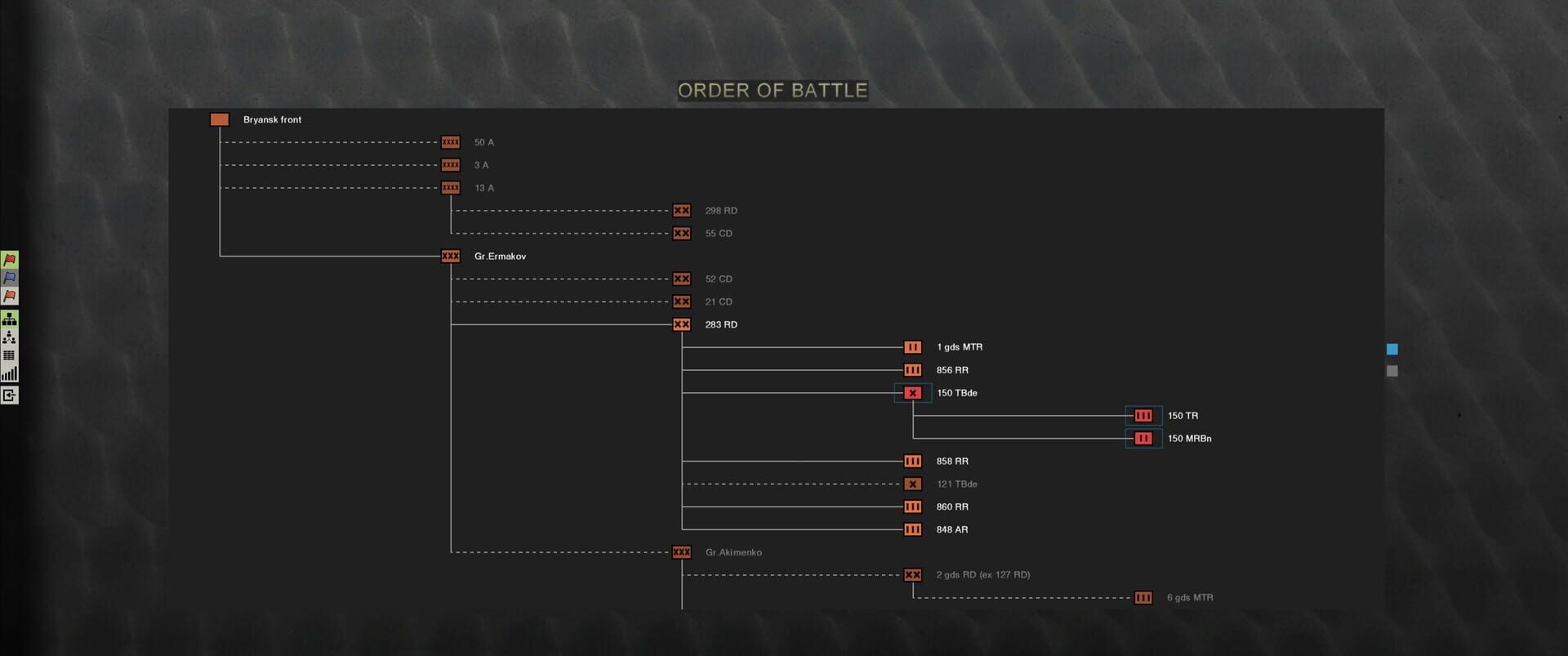Expand the Gr.Akimenko group node

pyautogui.click(x=682, y=551)
